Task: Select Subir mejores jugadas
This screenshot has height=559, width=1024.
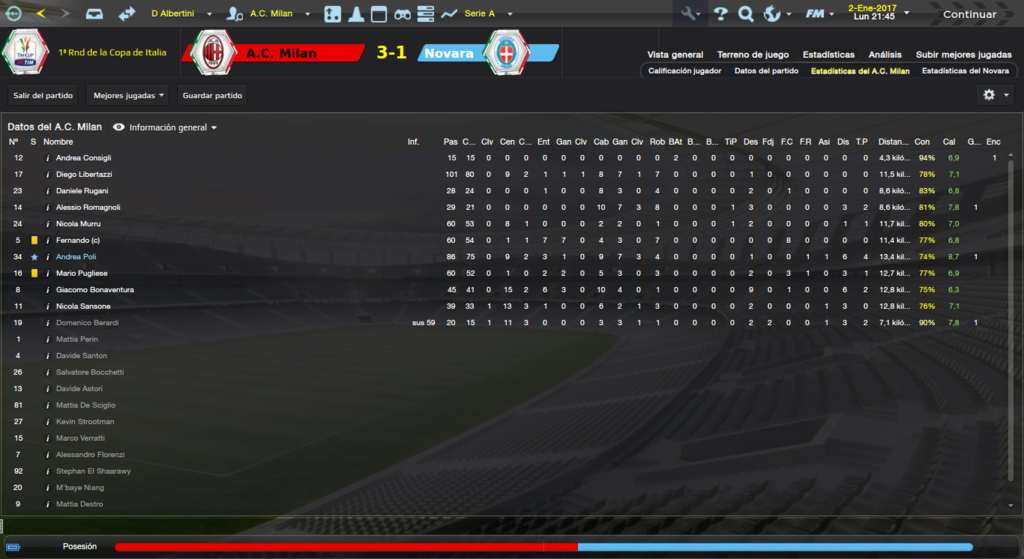Action: click(963, 54)
